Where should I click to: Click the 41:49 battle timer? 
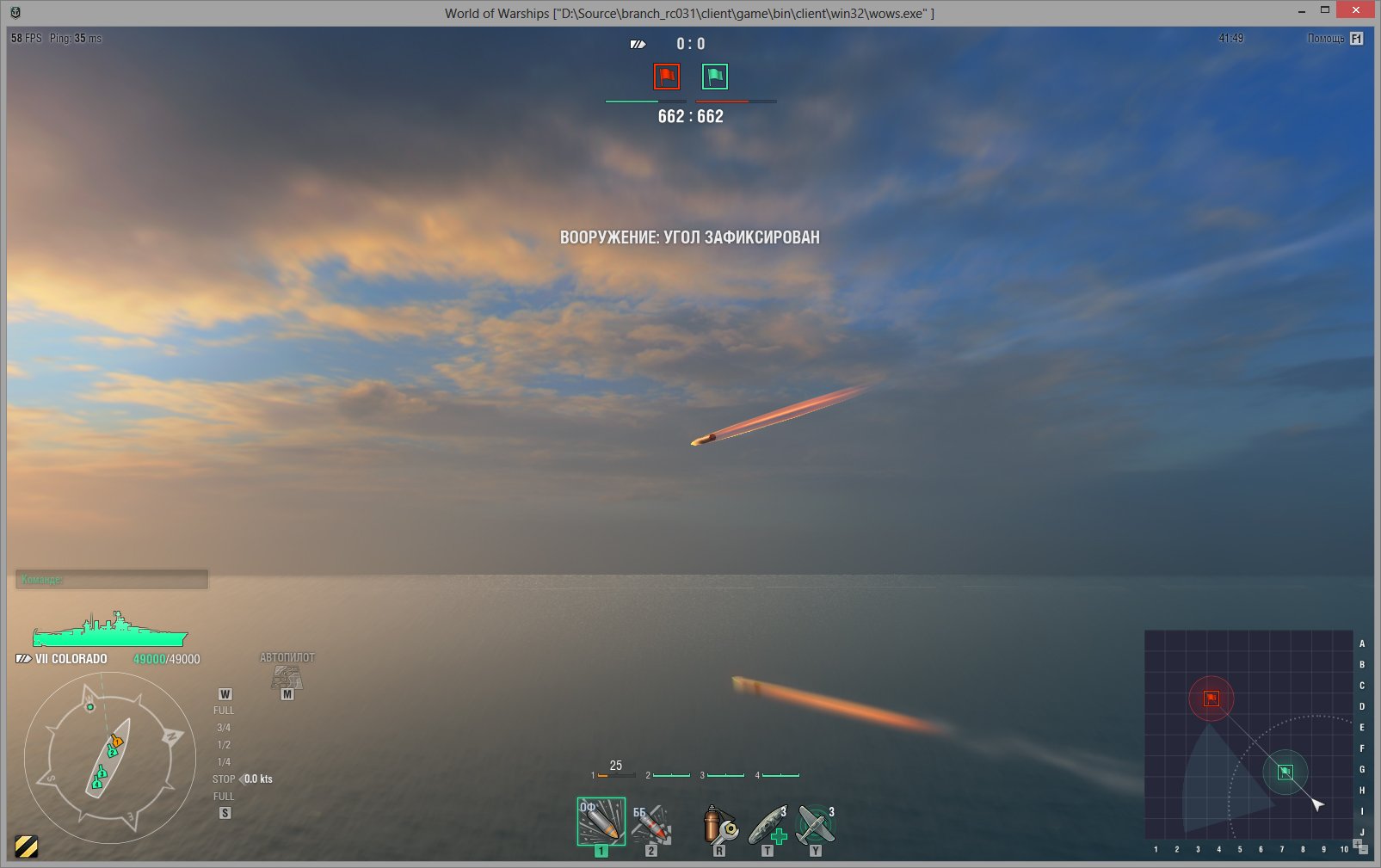click(1229, 38)
